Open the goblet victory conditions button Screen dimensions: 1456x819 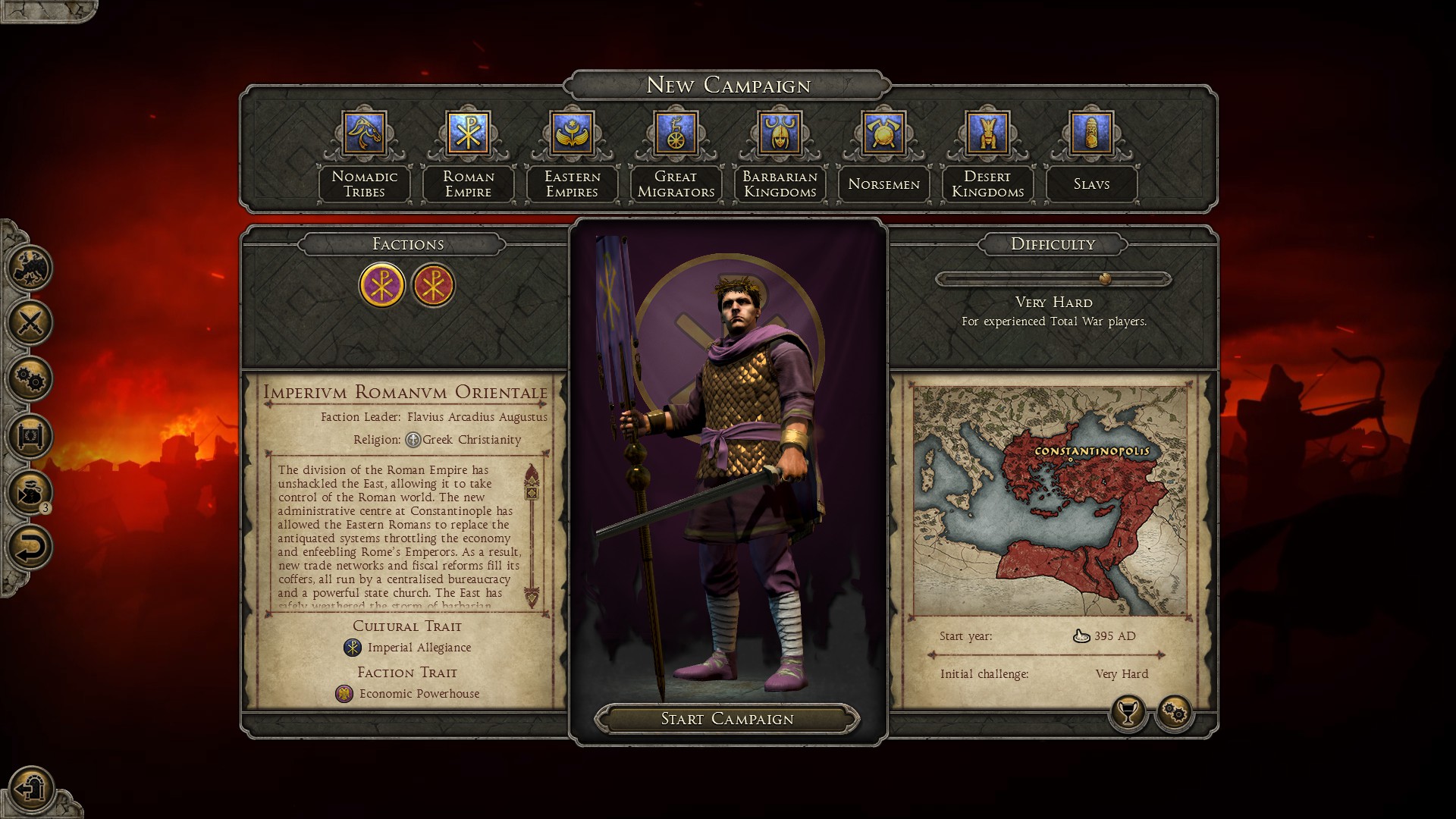(1128, 712)
